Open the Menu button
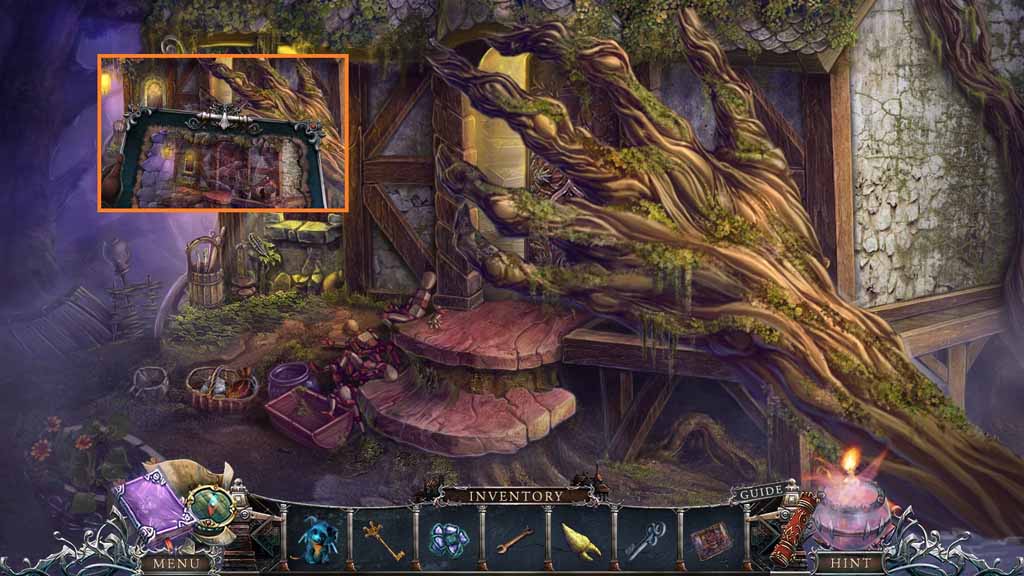Viewport: 1024px width, 576px height. click(175, 563)
